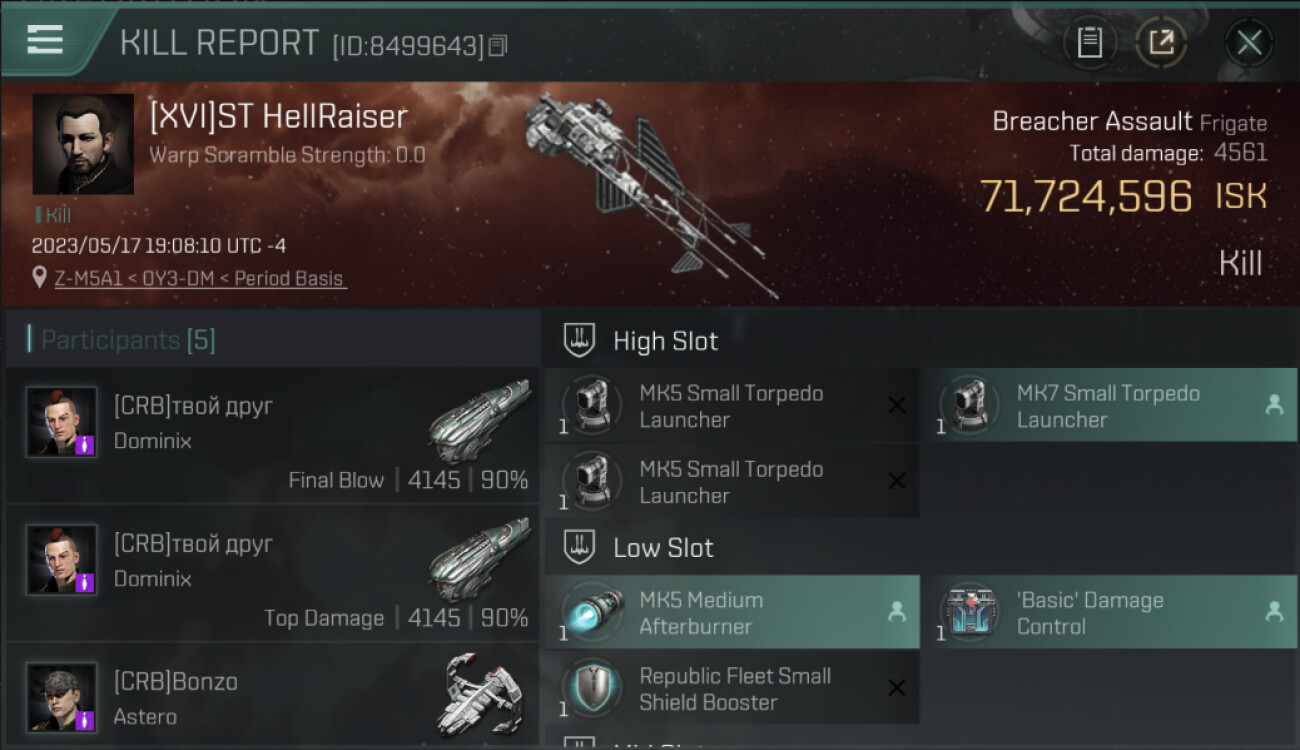Close the kill report window
The height and width of the screenshot is (750, 1300).
[x=1249, y=43]
